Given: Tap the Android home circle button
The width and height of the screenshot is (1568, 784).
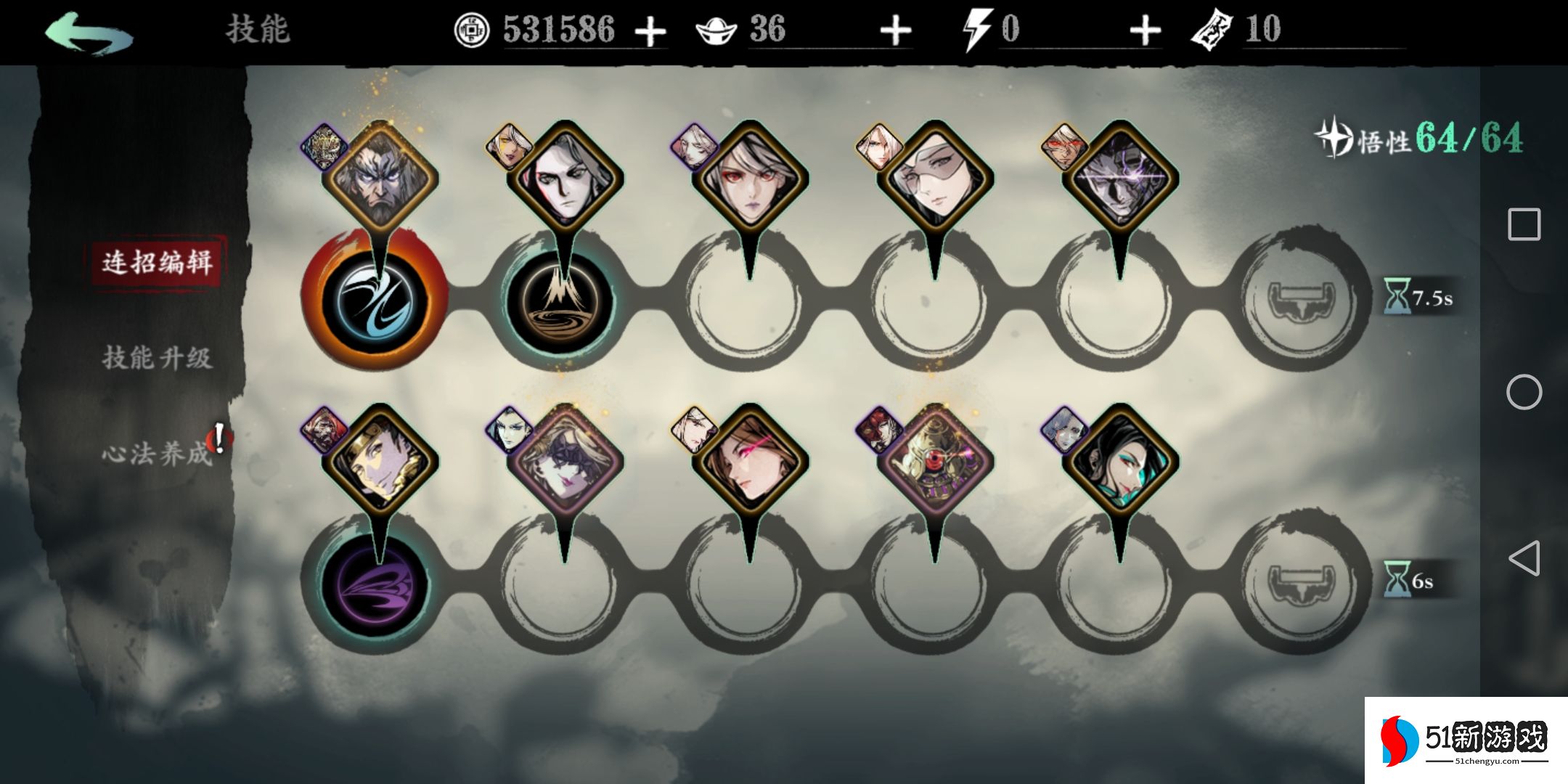Looking at the screenshot, I should (x=1524, y=393).
